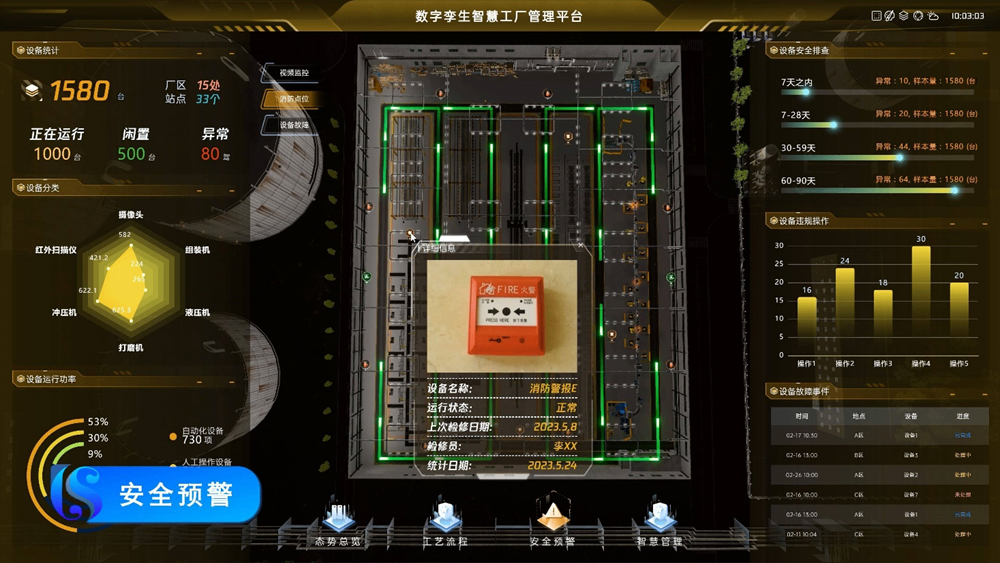Open the 视频监控 video monitoring filter
This screenshot has height=563, width=1000.
point(292,73)
